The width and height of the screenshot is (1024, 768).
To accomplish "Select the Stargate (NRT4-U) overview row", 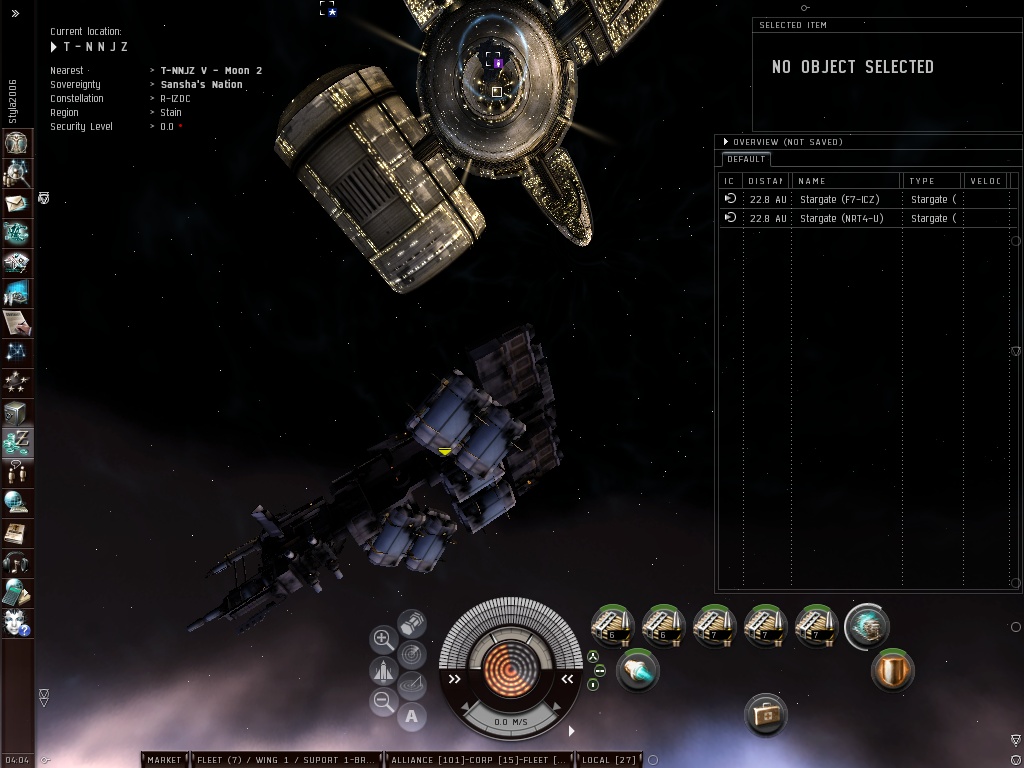I will [840, 218].
